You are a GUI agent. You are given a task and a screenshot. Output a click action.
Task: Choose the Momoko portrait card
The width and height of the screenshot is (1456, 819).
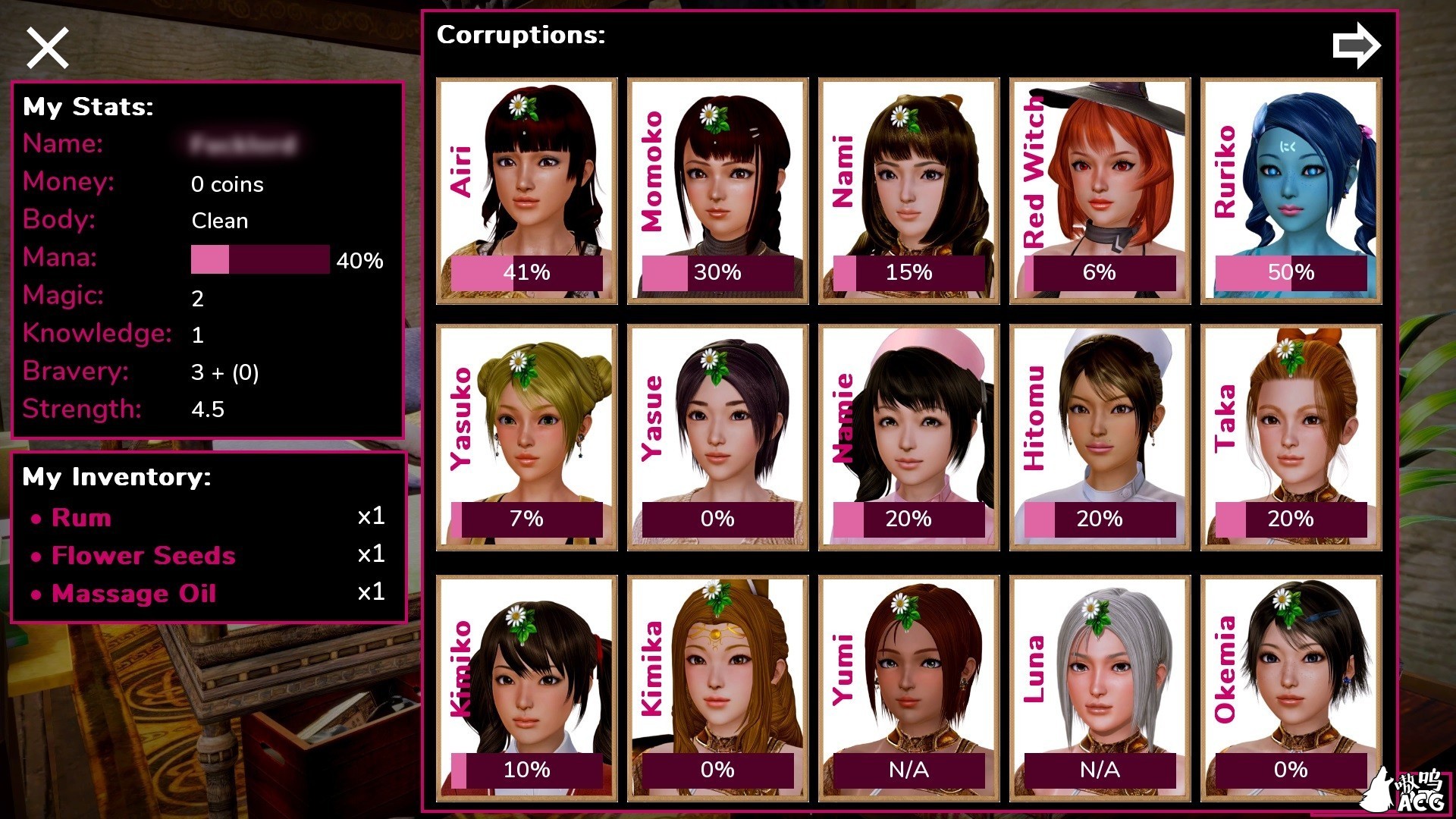point(717,190)
